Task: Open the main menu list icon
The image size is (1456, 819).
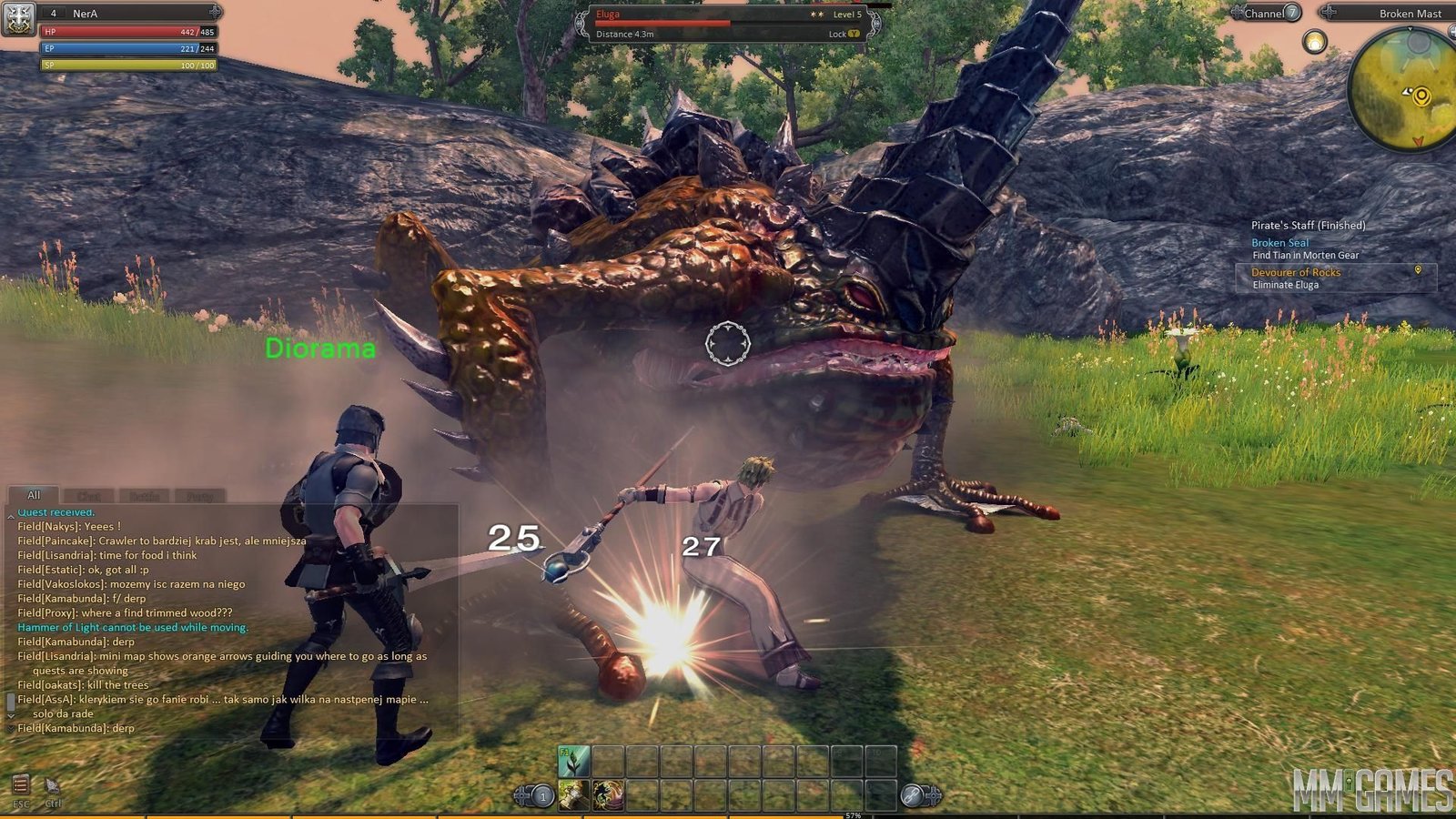Action: 20,784
